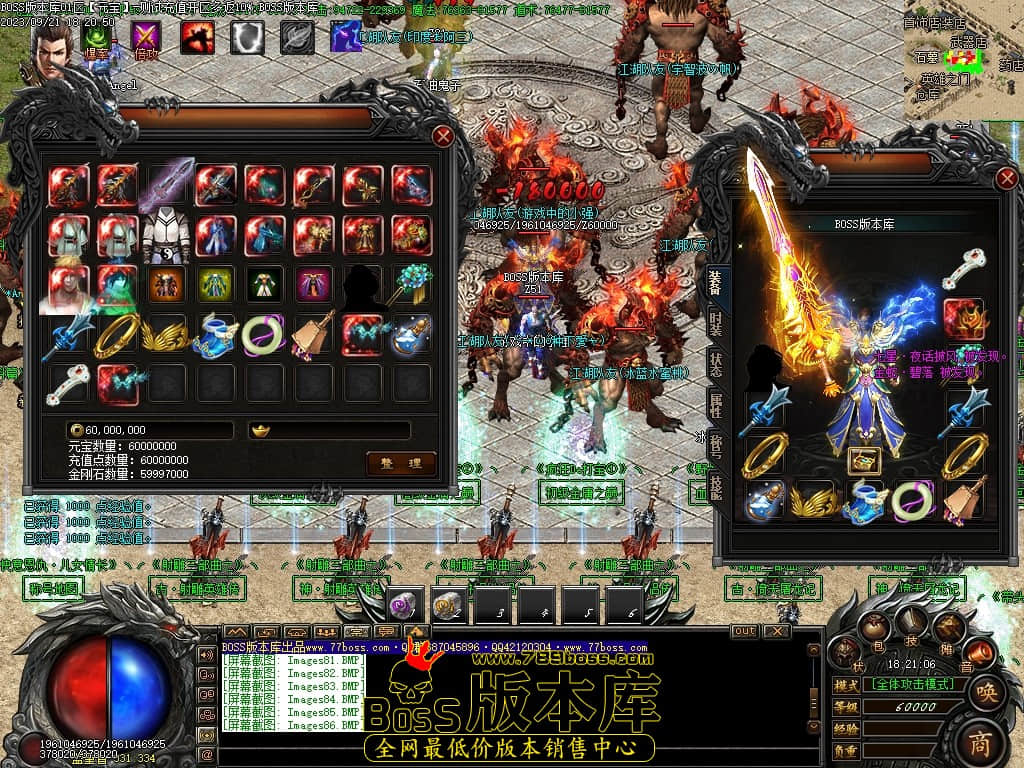The width and height of the screenshot is (1024, 768).
Task: Select the blue winged boots in bag
Action: (x=215, y=334)
